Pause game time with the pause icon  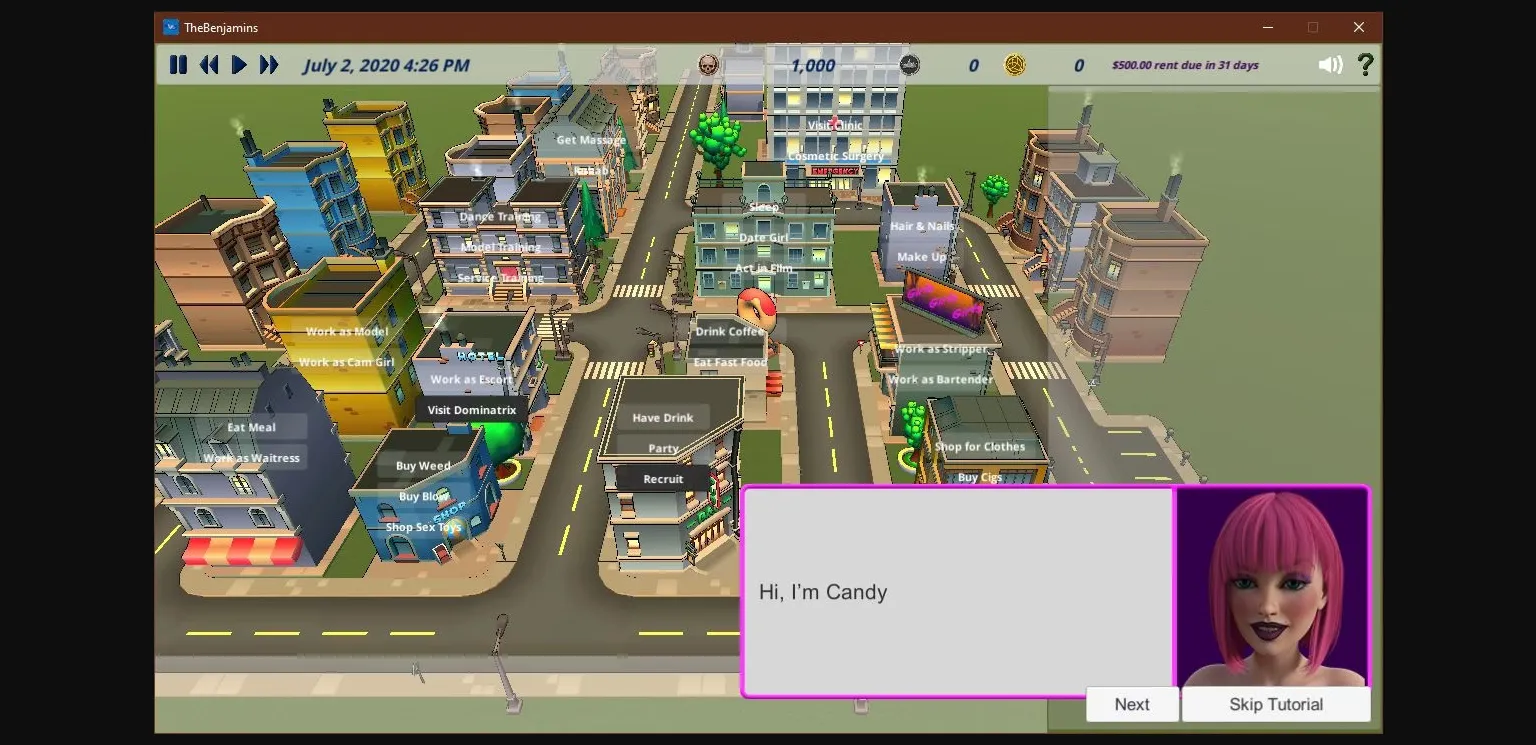(x=179, y=64)
